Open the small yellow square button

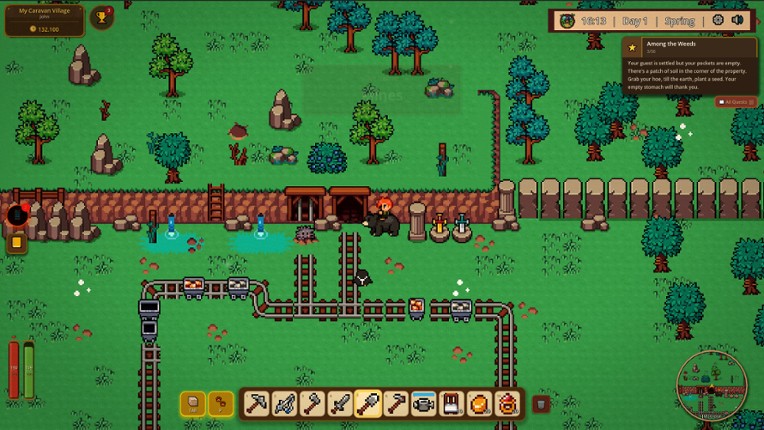click(x=17, y=242)
